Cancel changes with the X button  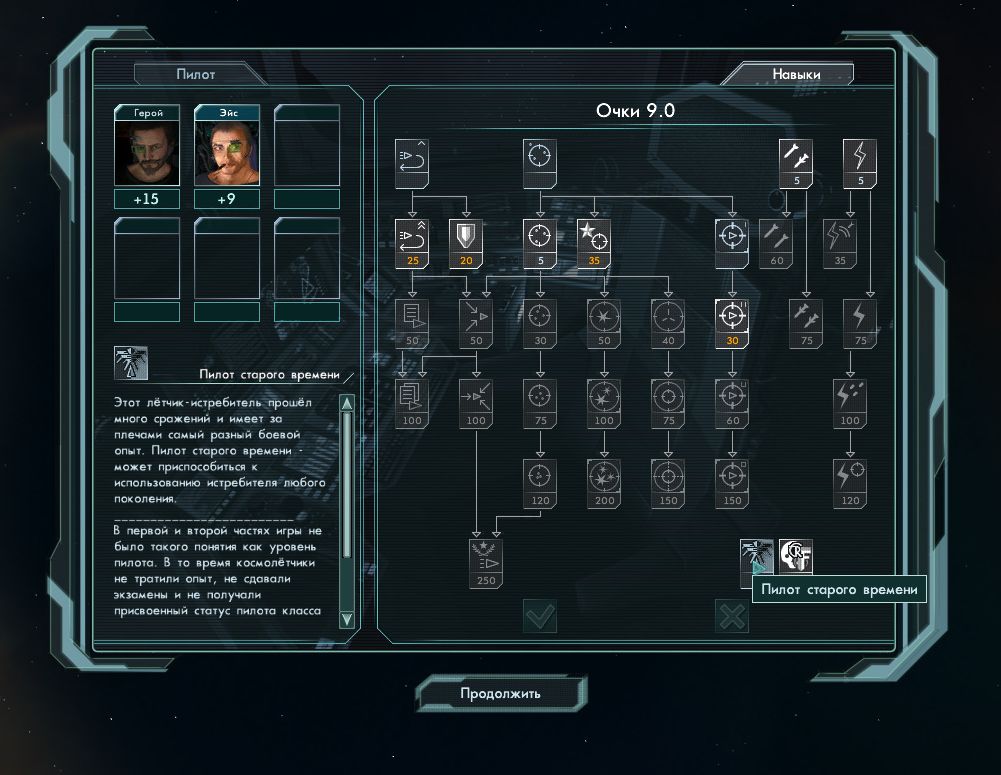click(x=732, y=616)
